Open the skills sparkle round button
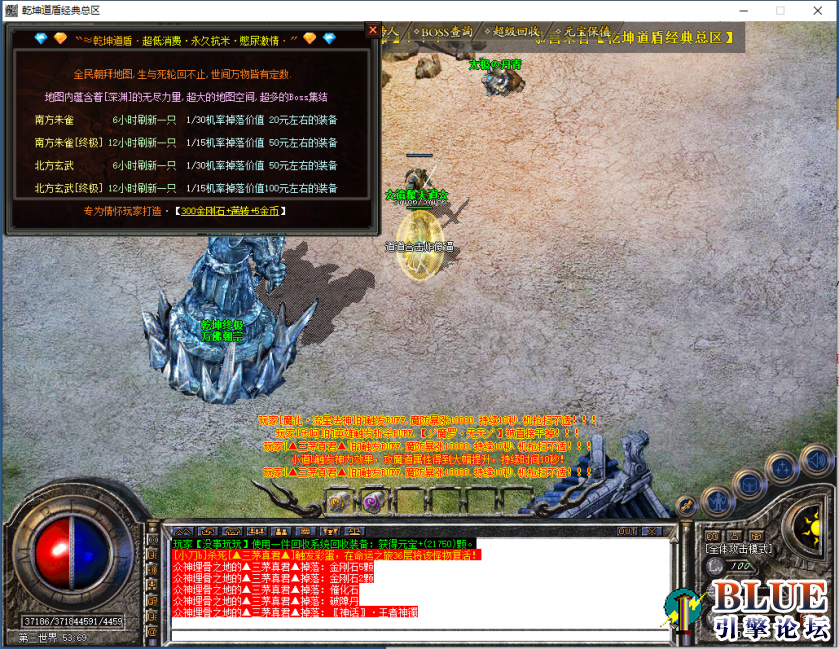839x649 pixels. pyautogui.click(x=784, y=470)
